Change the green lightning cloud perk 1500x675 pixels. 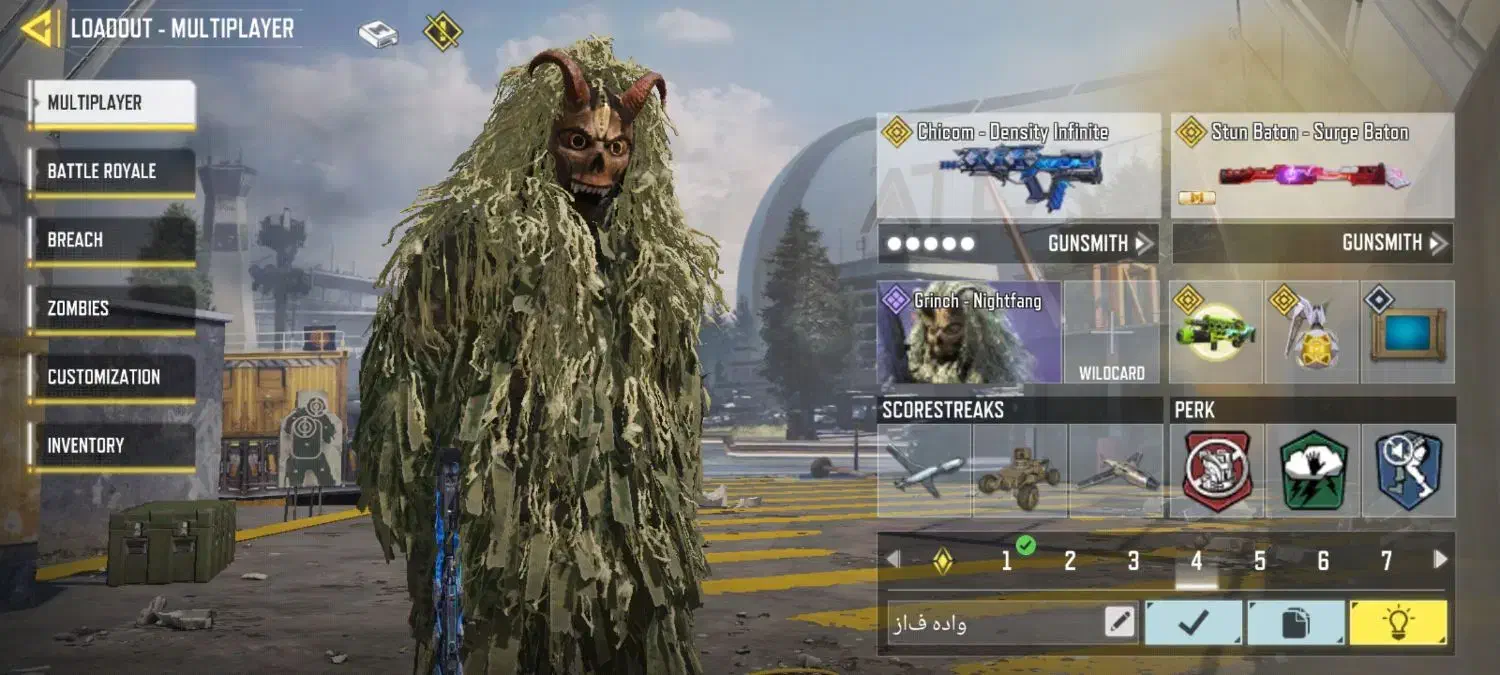(x=1313, y=470)
